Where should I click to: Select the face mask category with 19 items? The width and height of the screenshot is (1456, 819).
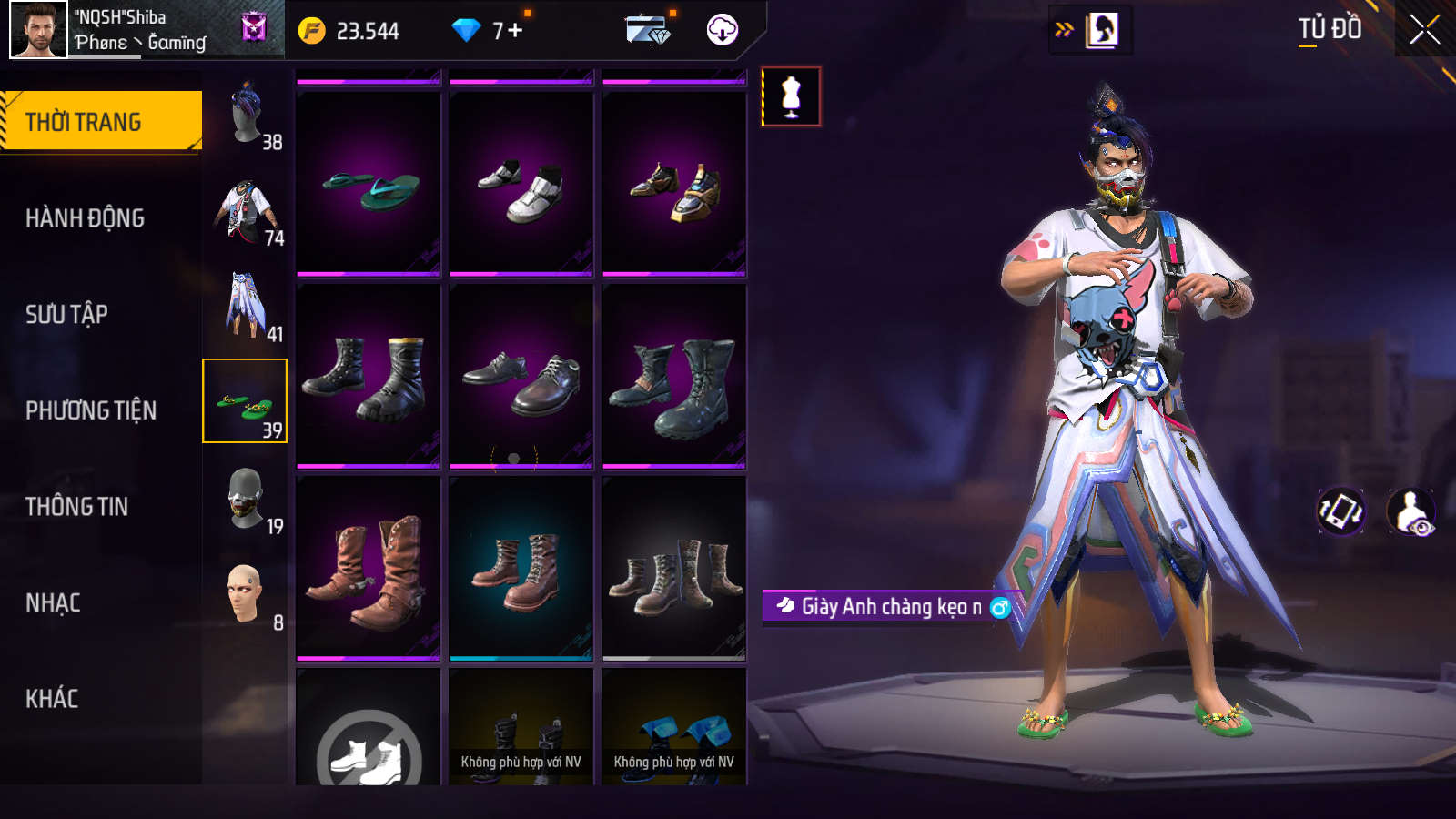(246, 499)
